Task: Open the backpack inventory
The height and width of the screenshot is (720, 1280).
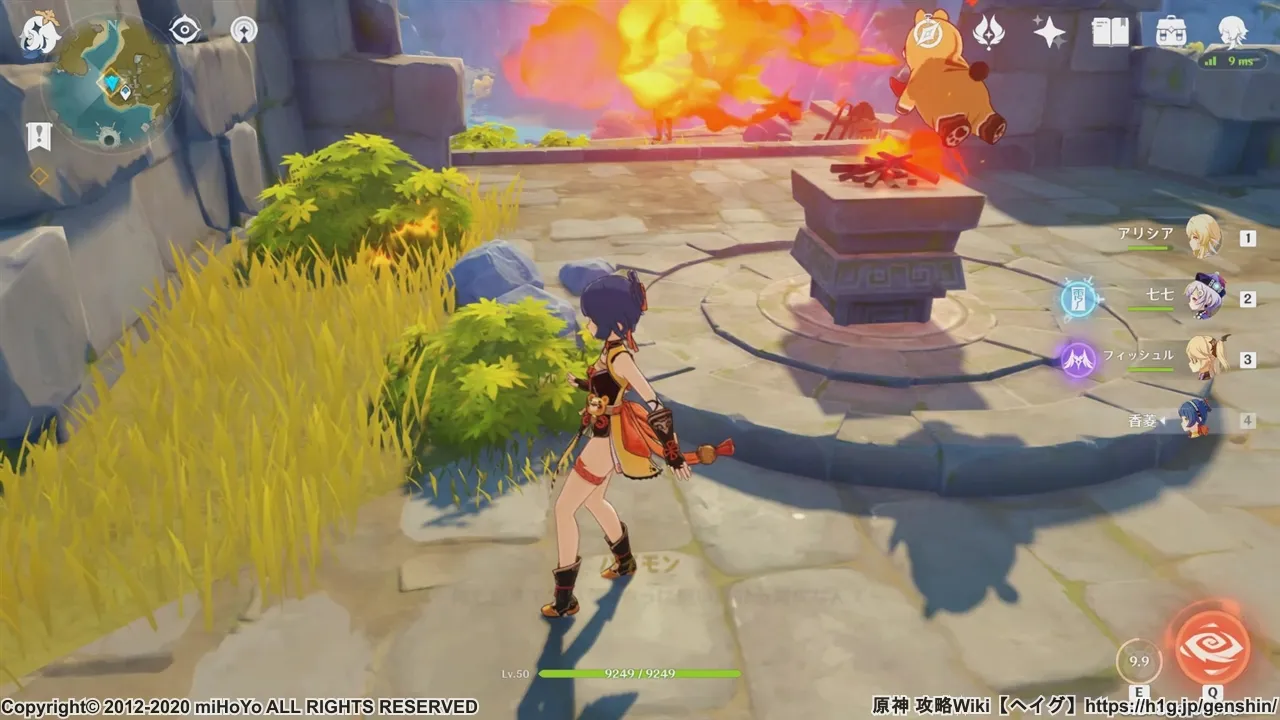Action: coord(1171,33)
